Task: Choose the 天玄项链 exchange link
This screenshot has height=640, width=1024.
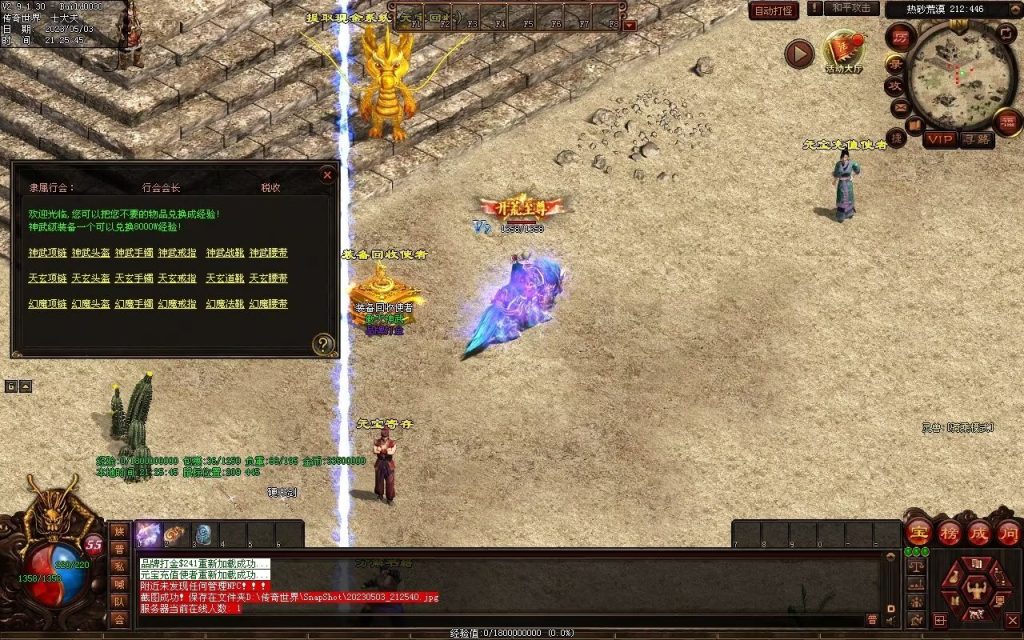Action: click(x=46, y=278)
